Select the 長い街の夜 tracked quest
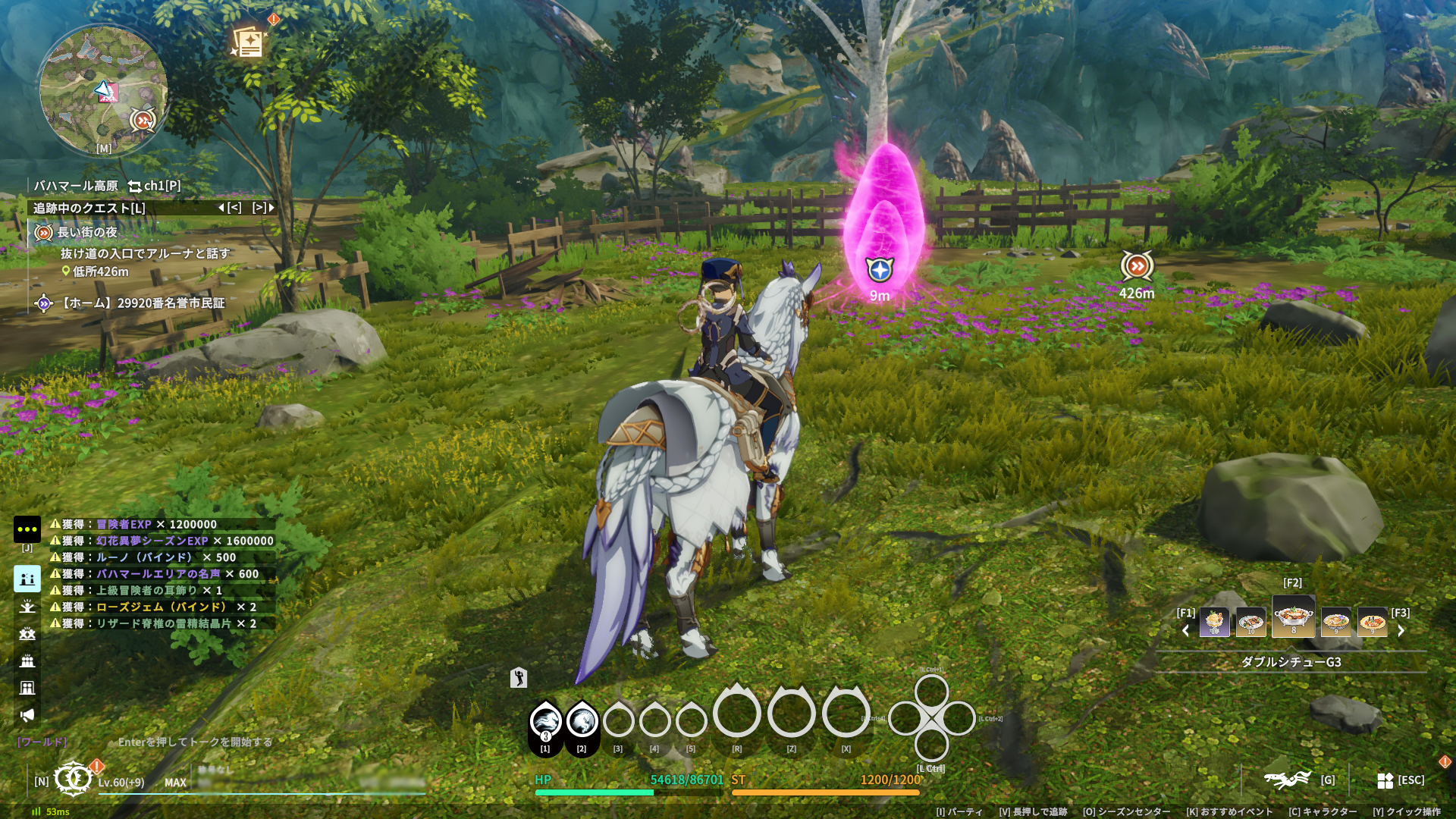Image resolution: width=1456 pixels, height=819 pixels. coord(87,233)
